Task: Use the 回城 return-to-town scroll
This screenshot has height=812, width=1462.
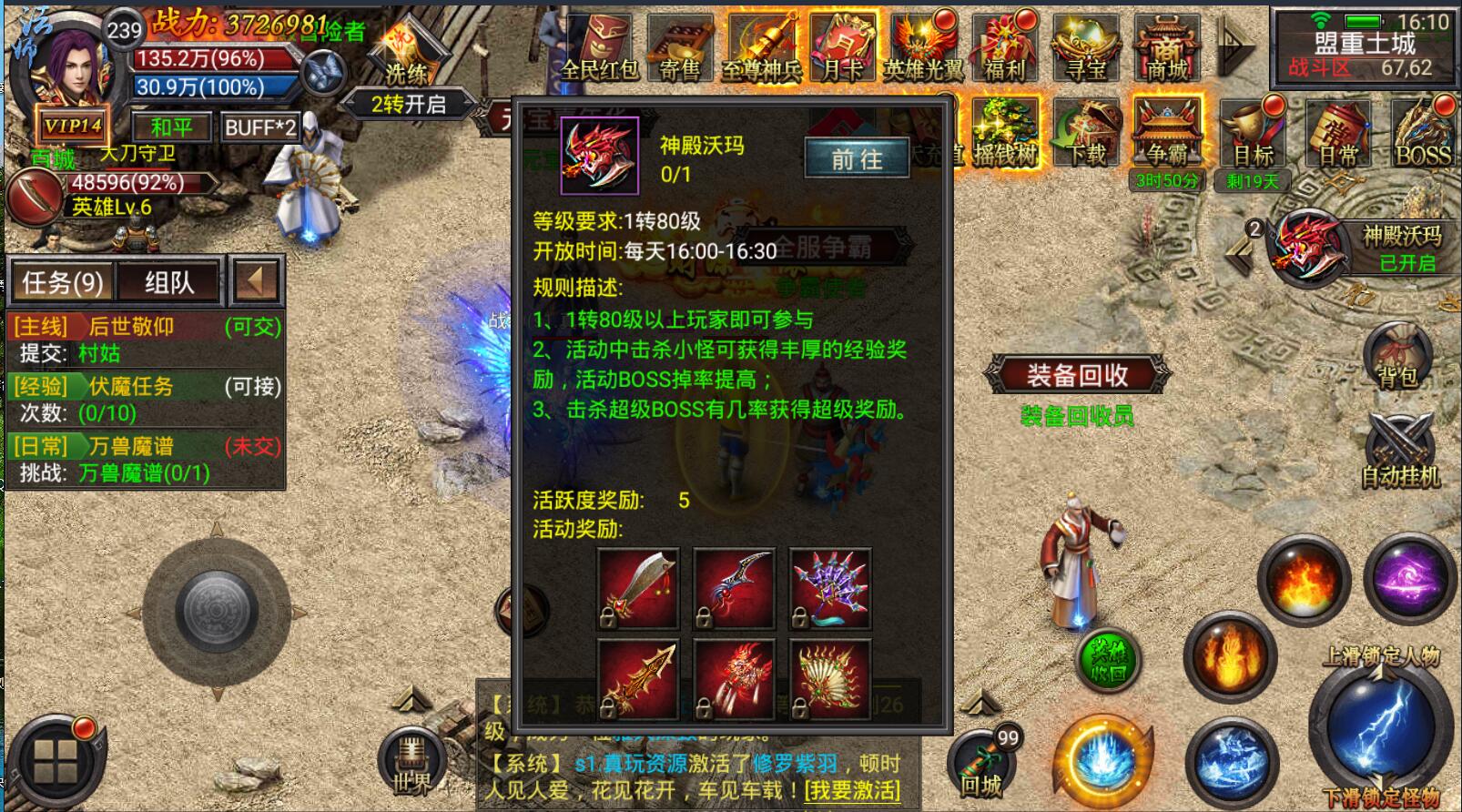Action: 982,763
